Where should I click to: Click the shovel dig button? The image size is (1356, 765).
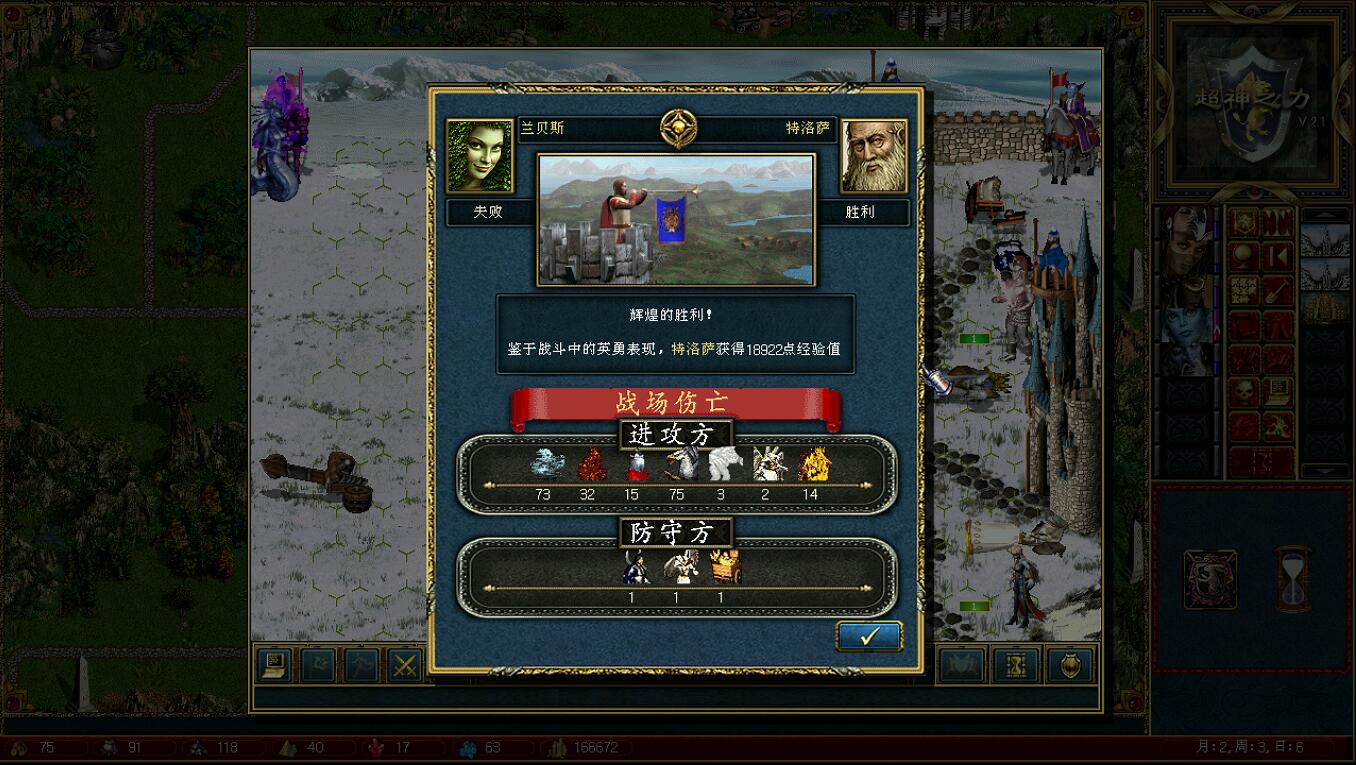(x=1278, y=291)
